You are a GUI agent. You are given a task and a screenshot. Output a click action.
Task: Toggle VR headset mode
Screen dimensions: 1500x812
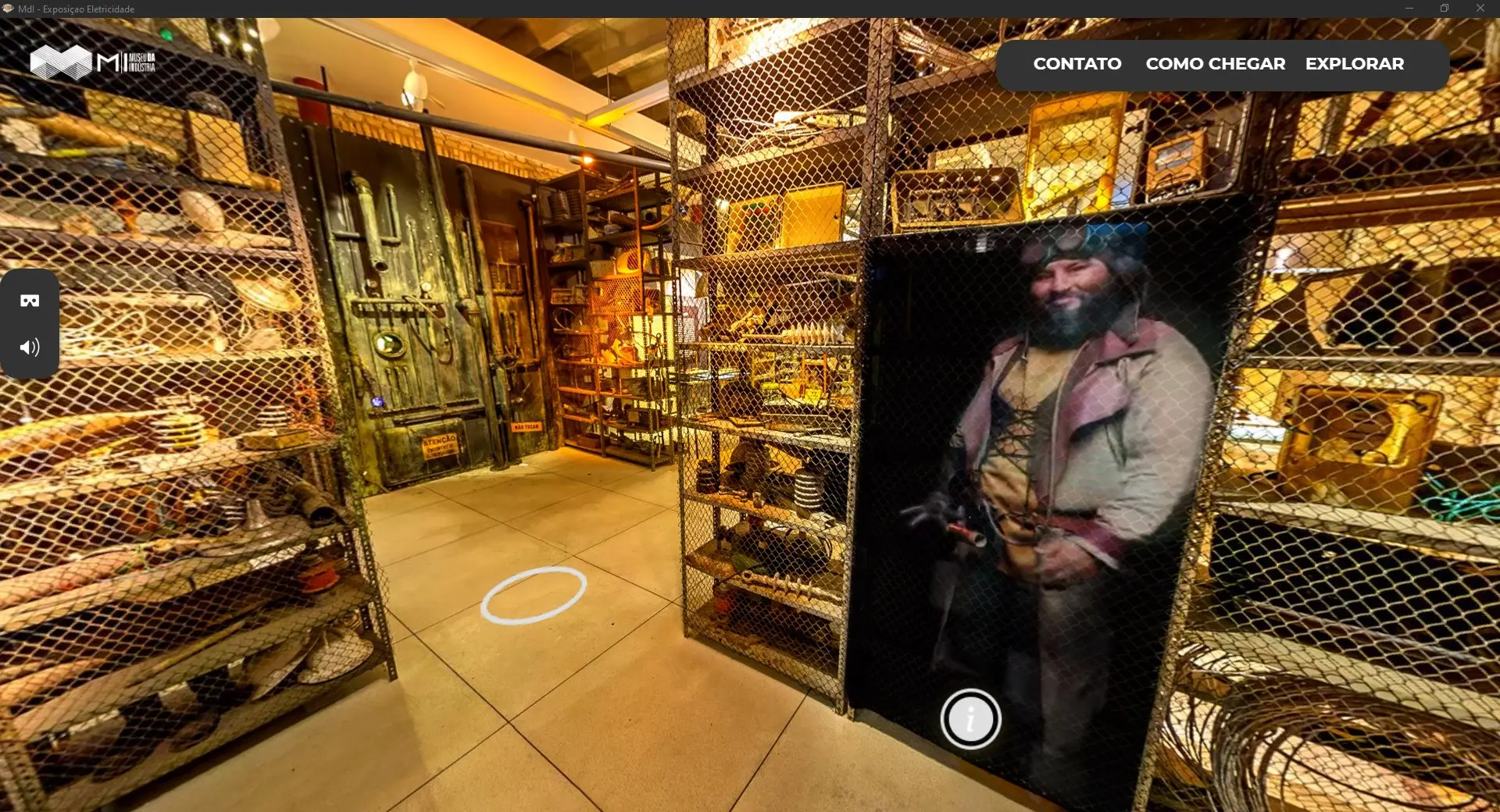coord(30,301)
